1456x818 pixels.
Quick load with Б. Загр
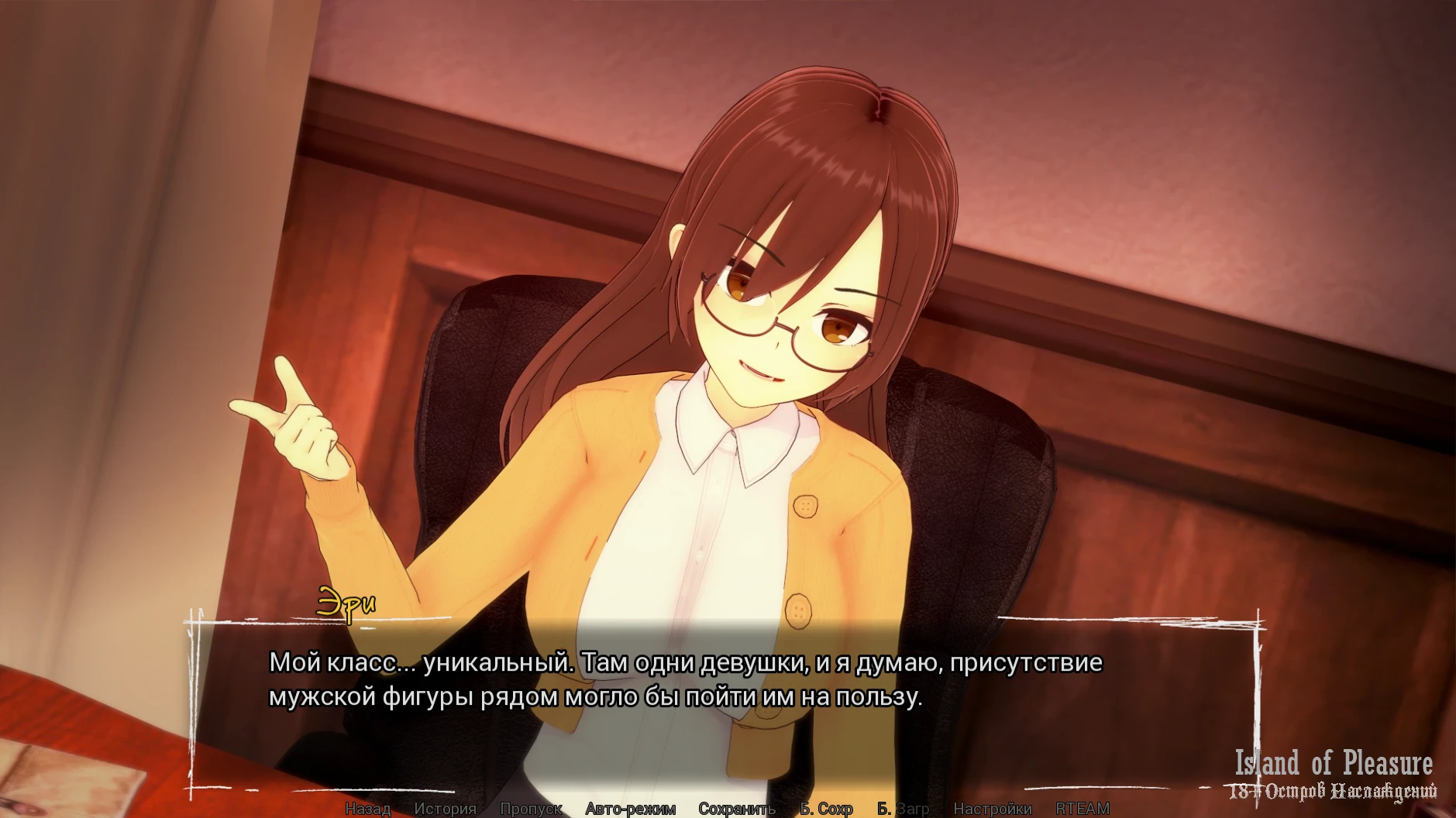903,809
